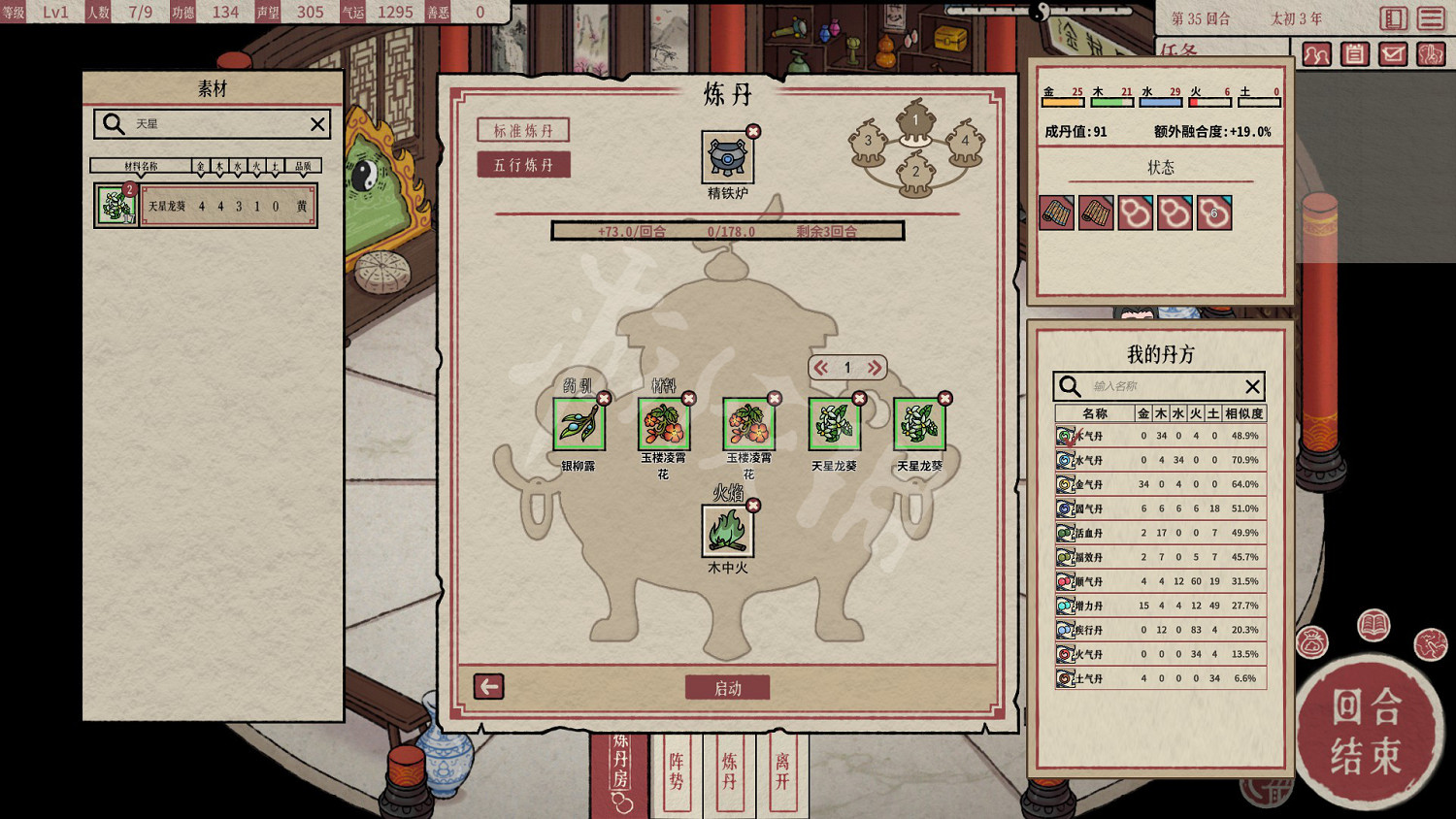Choose the 水气丹 recipe row

click(x=1160, y=460)
